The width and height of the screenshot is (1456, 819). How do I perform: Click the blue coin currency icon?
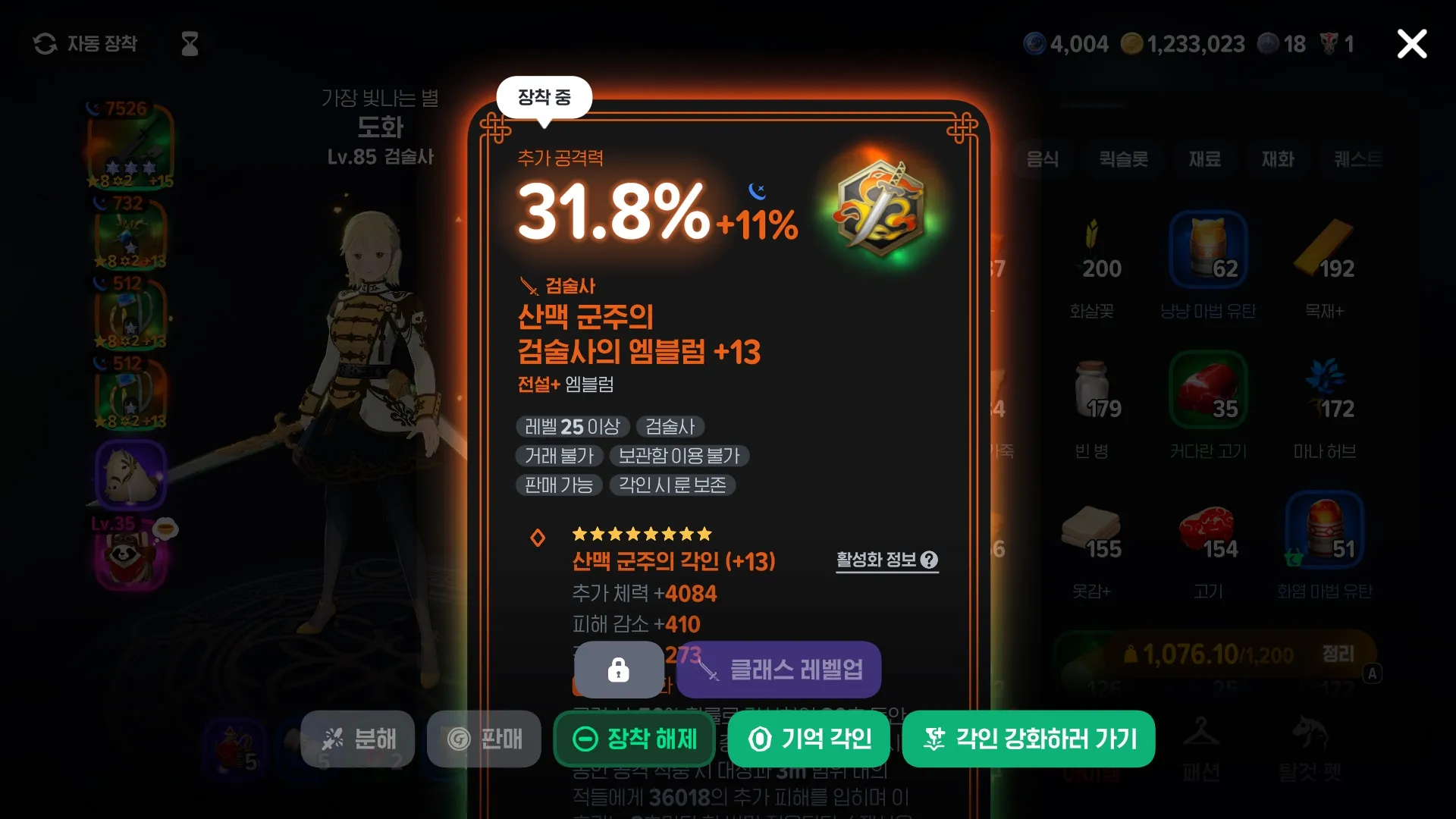click(1036, 43)
